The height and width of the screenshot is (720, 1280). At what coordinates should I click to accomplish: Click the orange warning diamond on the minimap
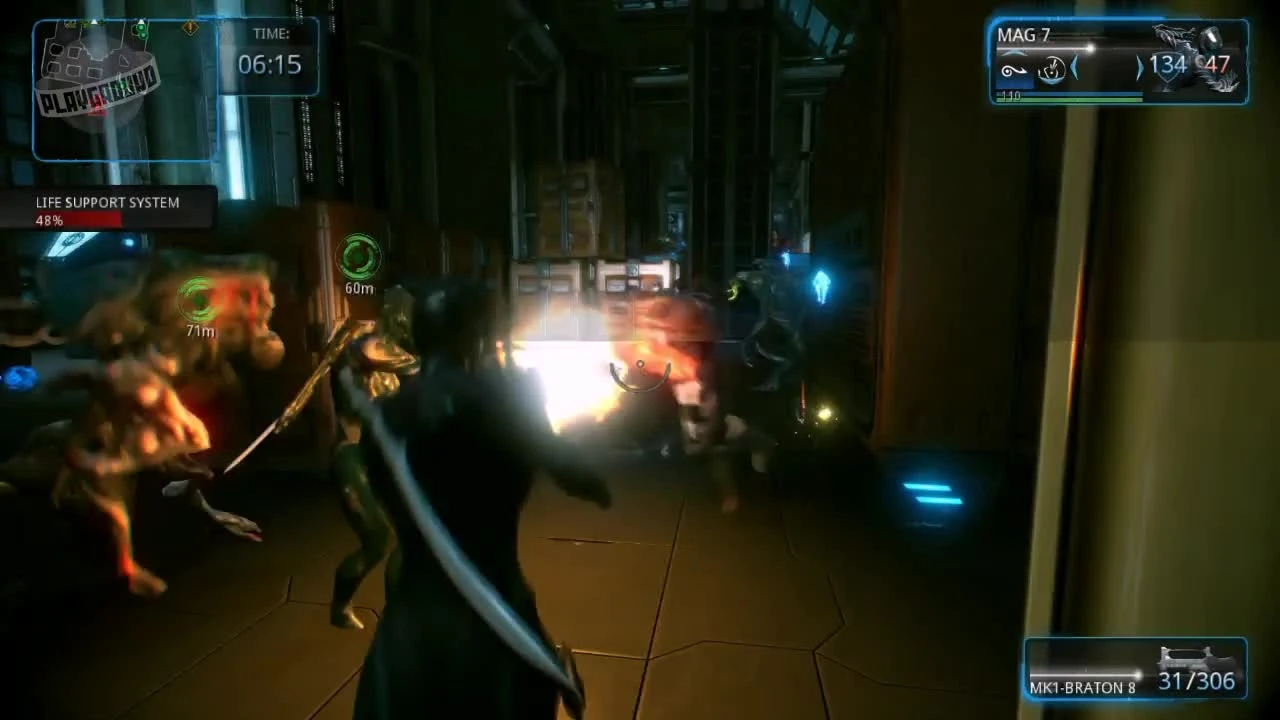coord(190,28)
